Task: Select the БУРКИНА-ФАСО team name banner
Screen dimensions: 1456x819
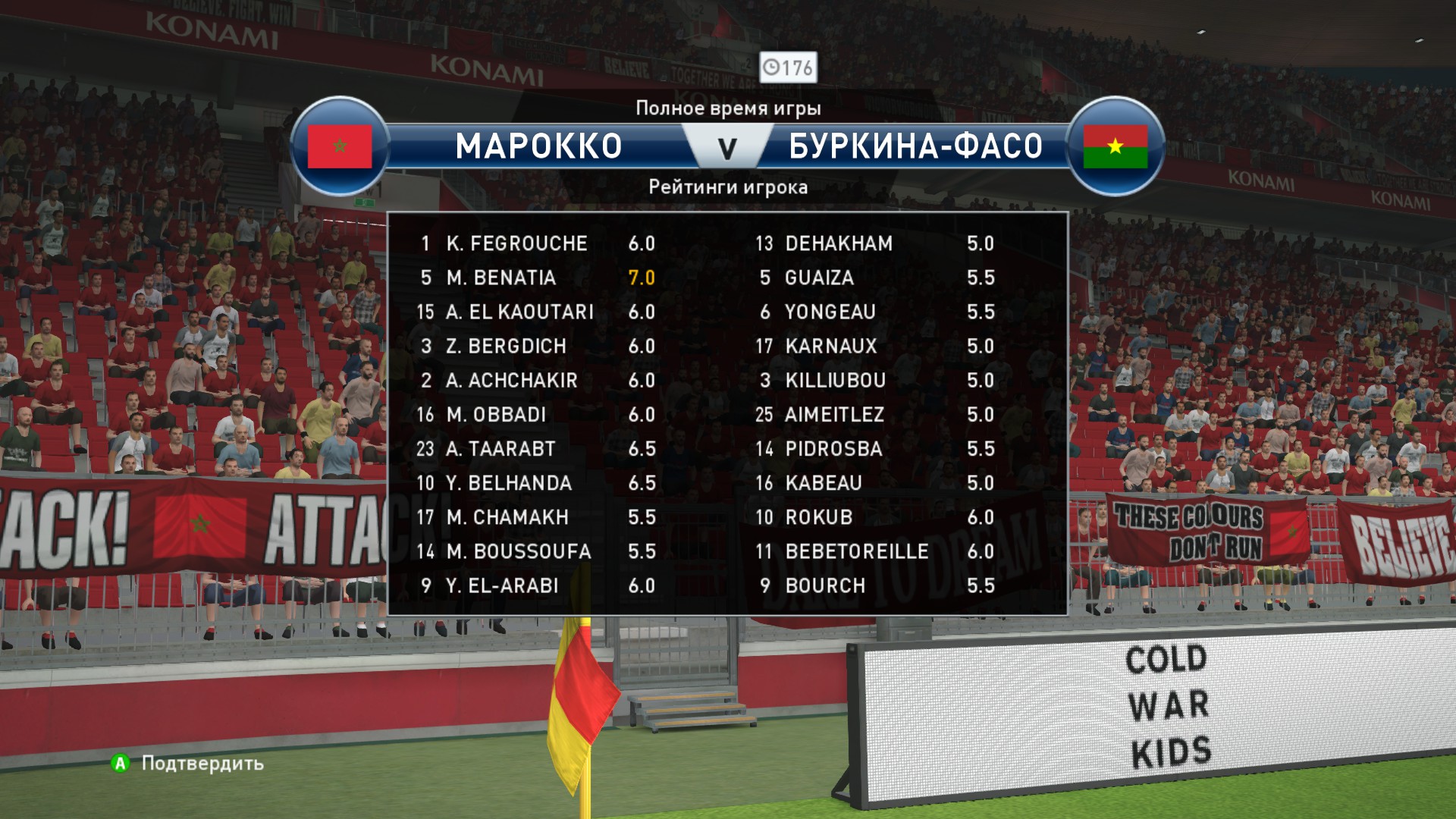Action: (915, 146)
